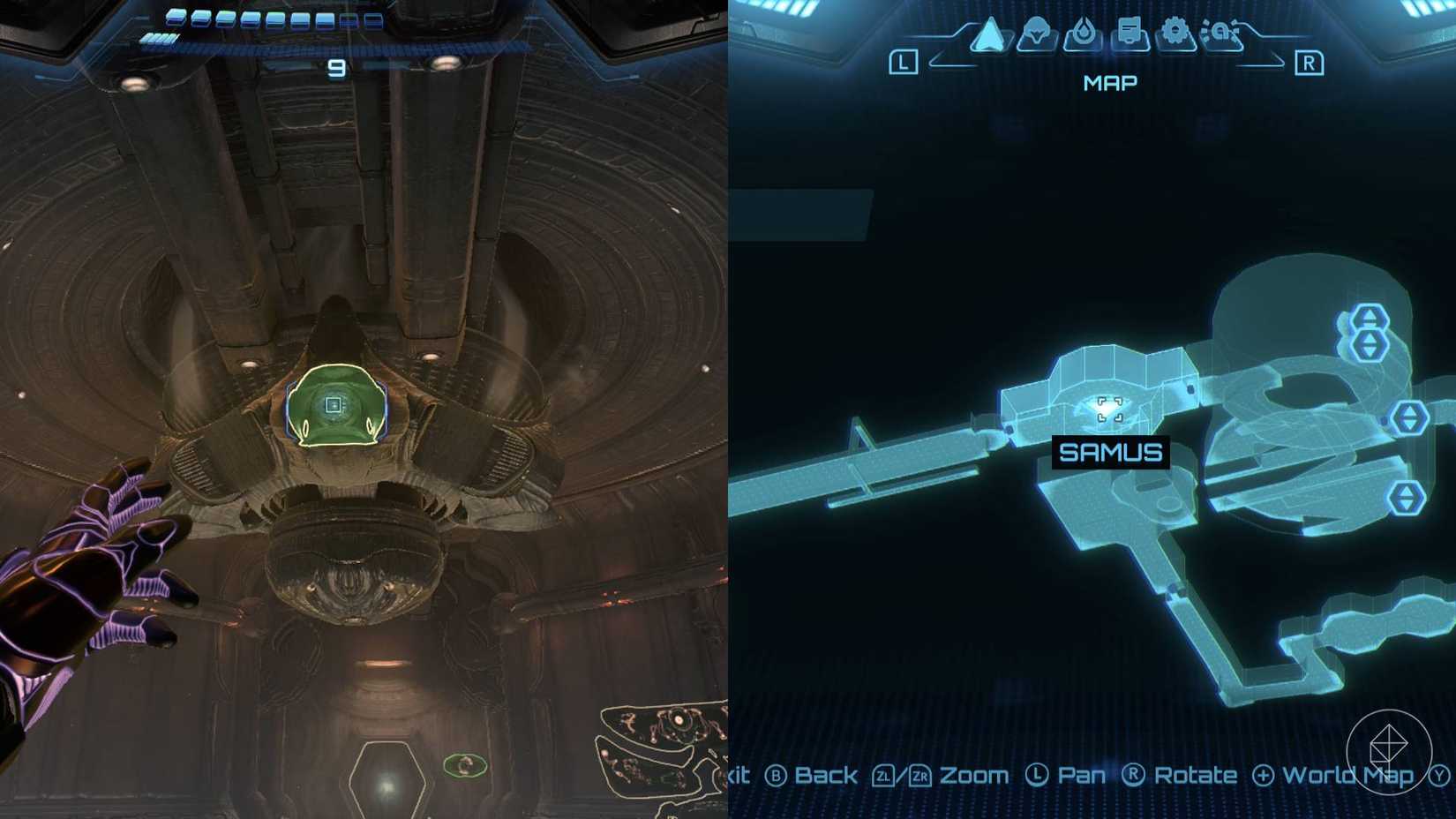Image resolution: width=1456 pixels, height=819 pixels.
Task: Switch to the MAP tab
Action: (1110, 83)
